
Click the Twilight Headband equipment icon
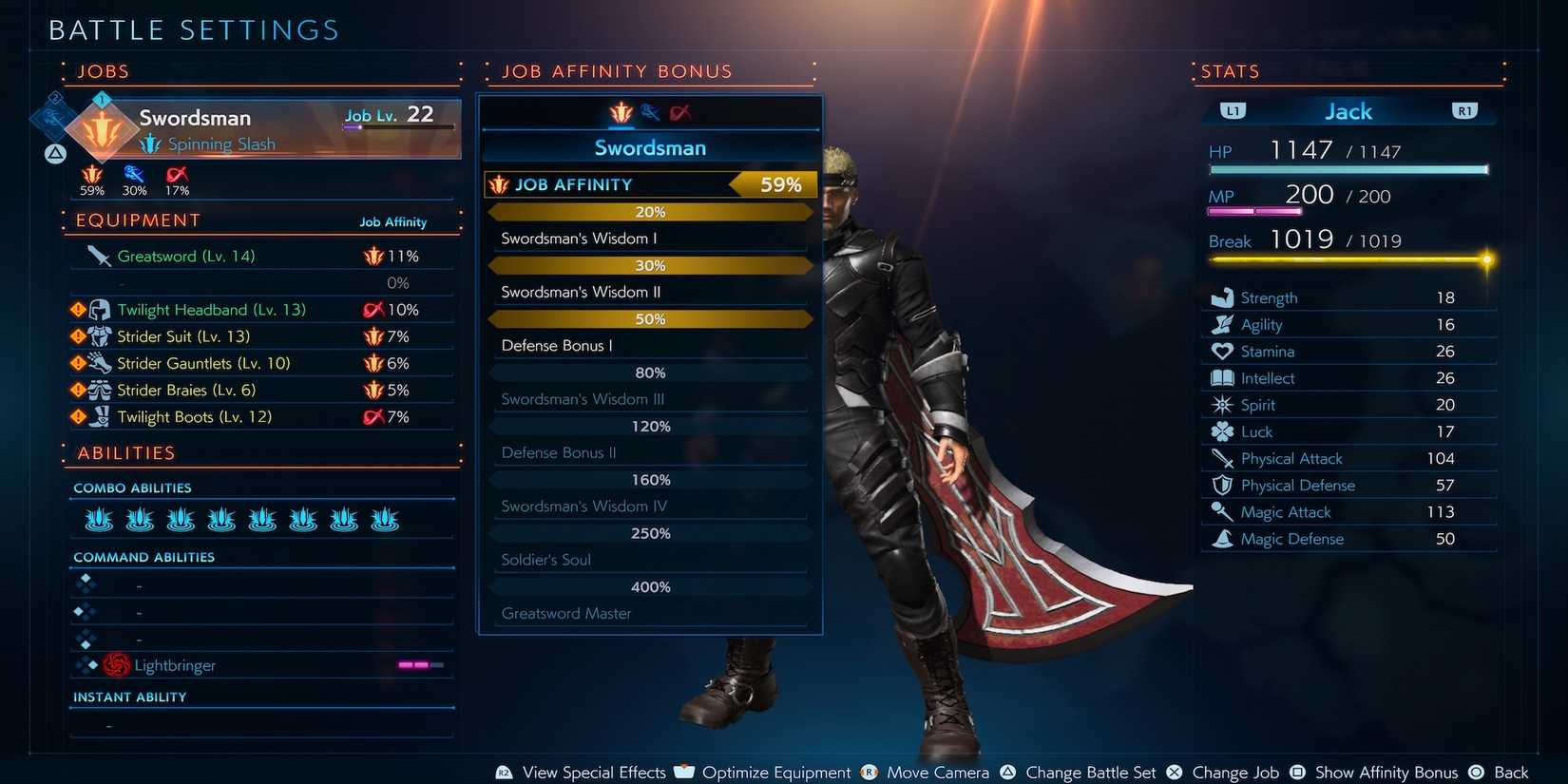pyautogui.click(x=99, y=308)
